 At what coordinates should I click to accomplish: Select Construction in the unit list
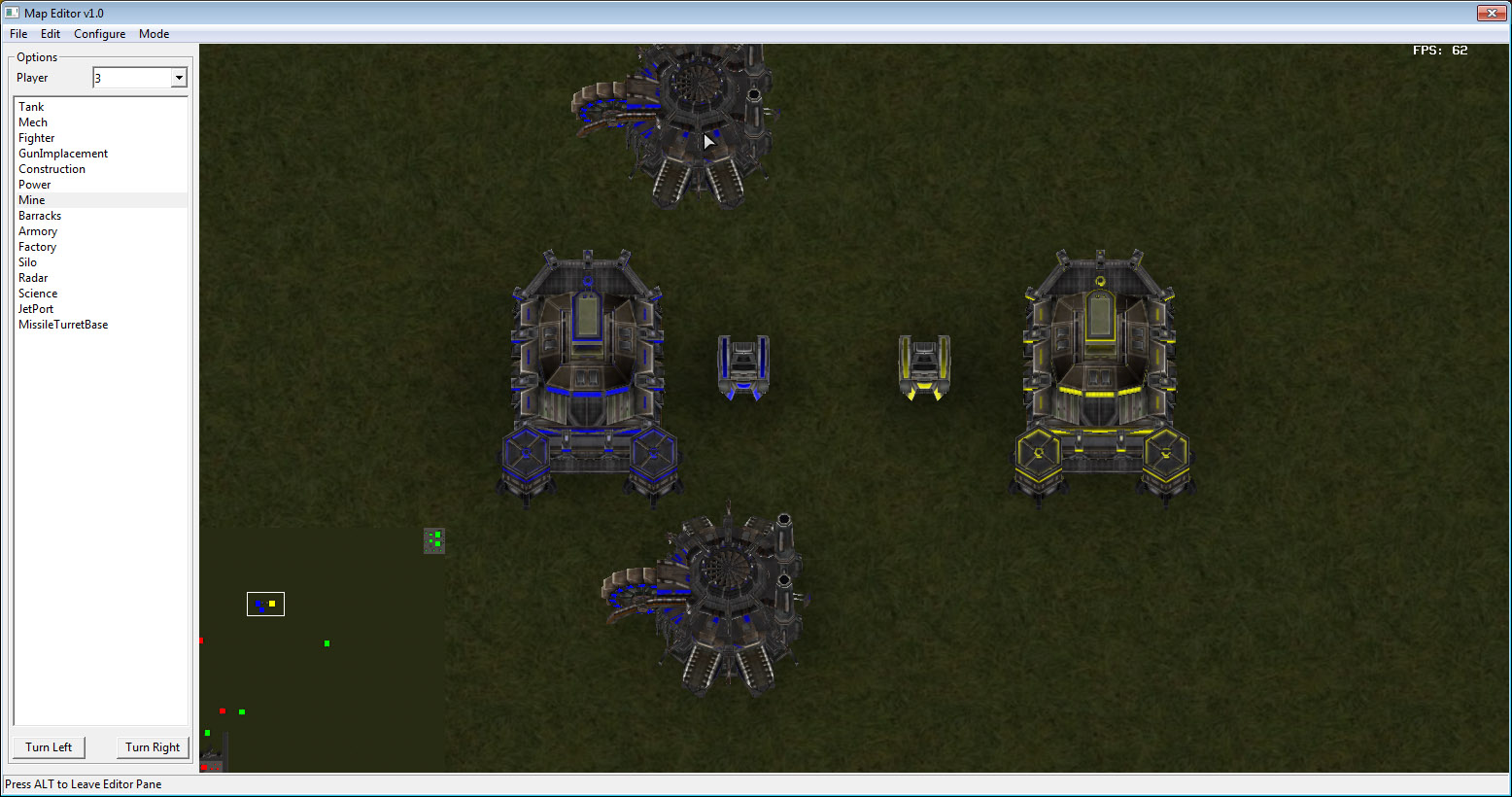[52, 168]
